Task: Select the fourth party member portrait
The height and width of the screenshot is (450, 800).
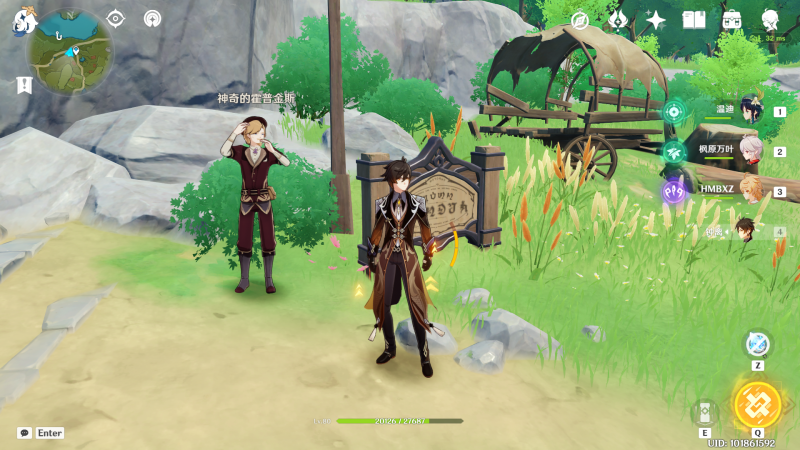Action: [747, 231]
